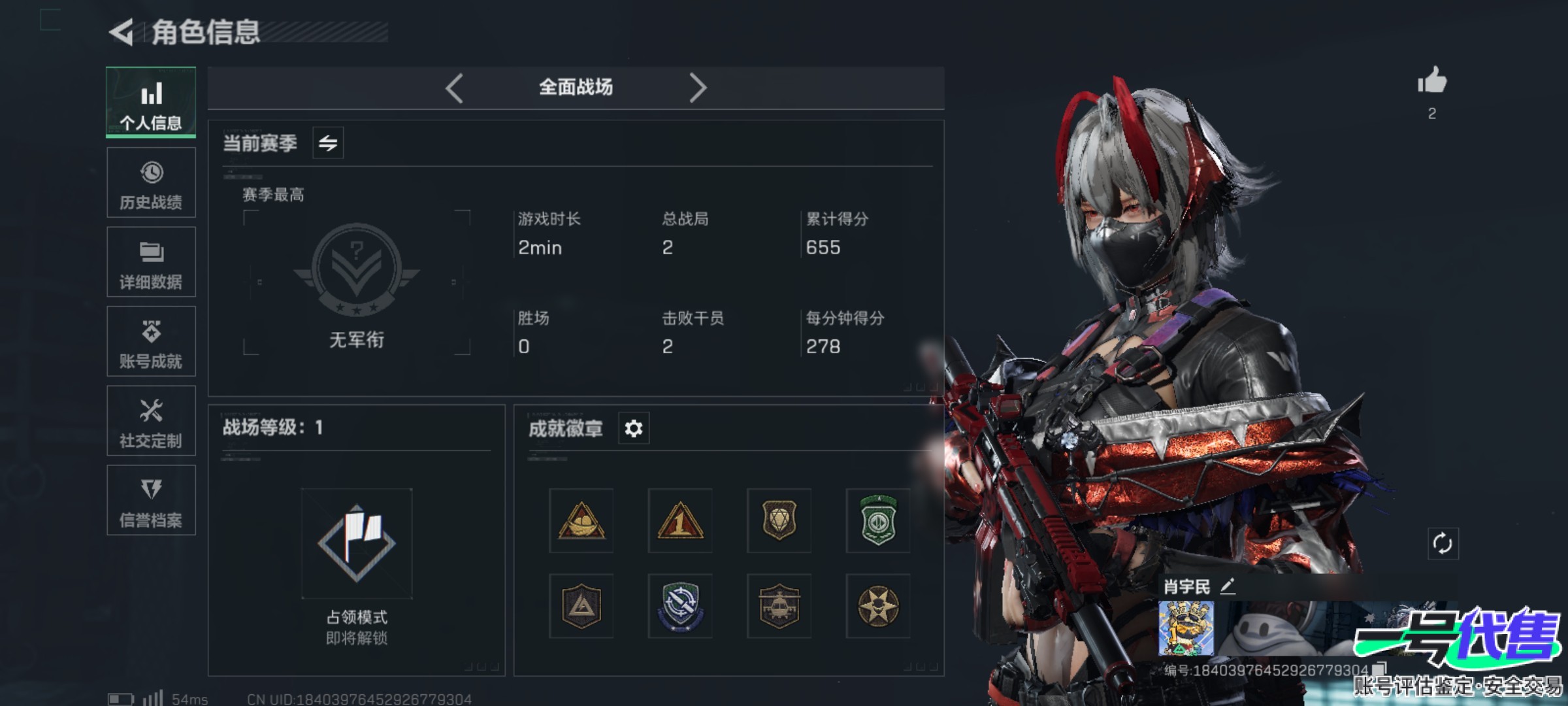Viewport: 1568px width, 706px height.
Task: Choose the green shield achievement badge
Action: 878,521
